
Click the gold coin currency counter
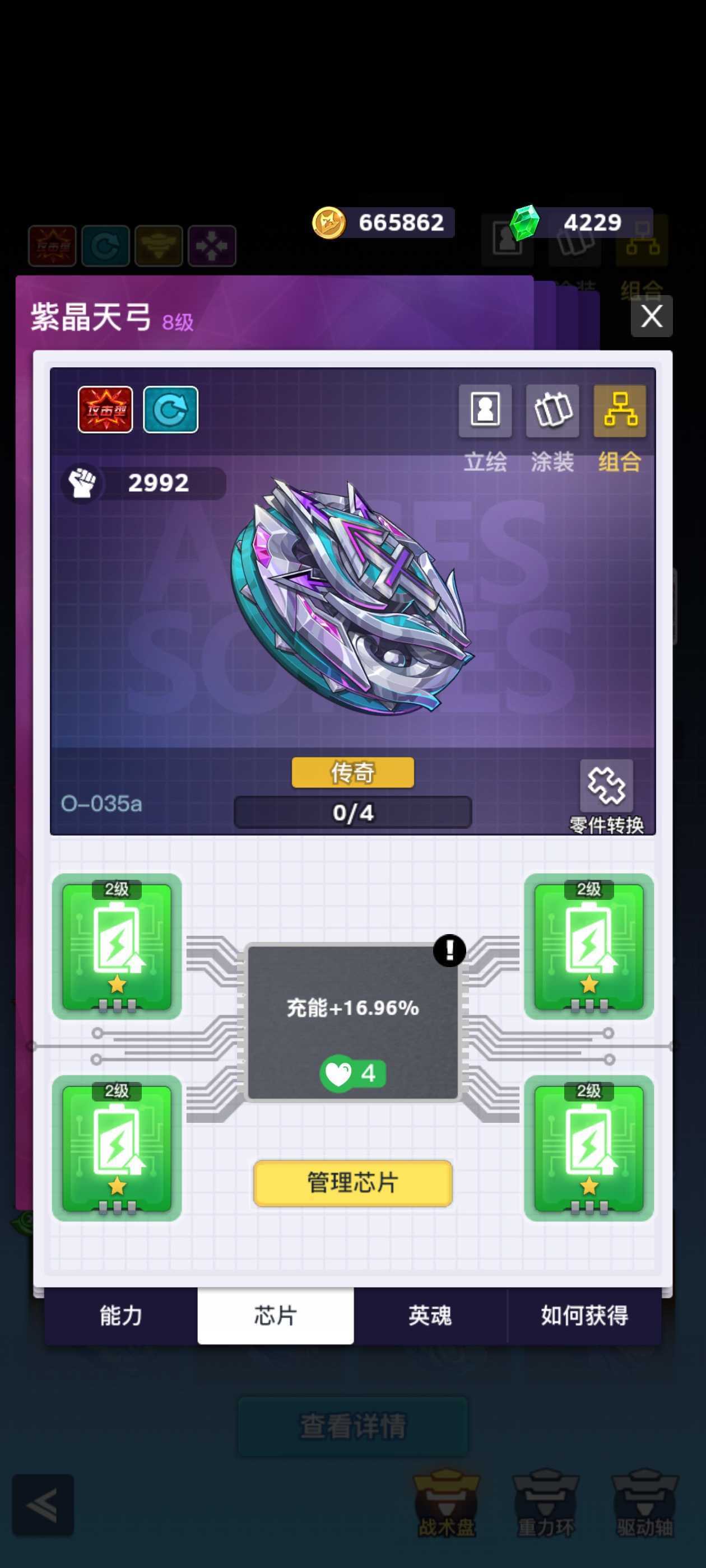pyautogui.click(x=384, y=223)
